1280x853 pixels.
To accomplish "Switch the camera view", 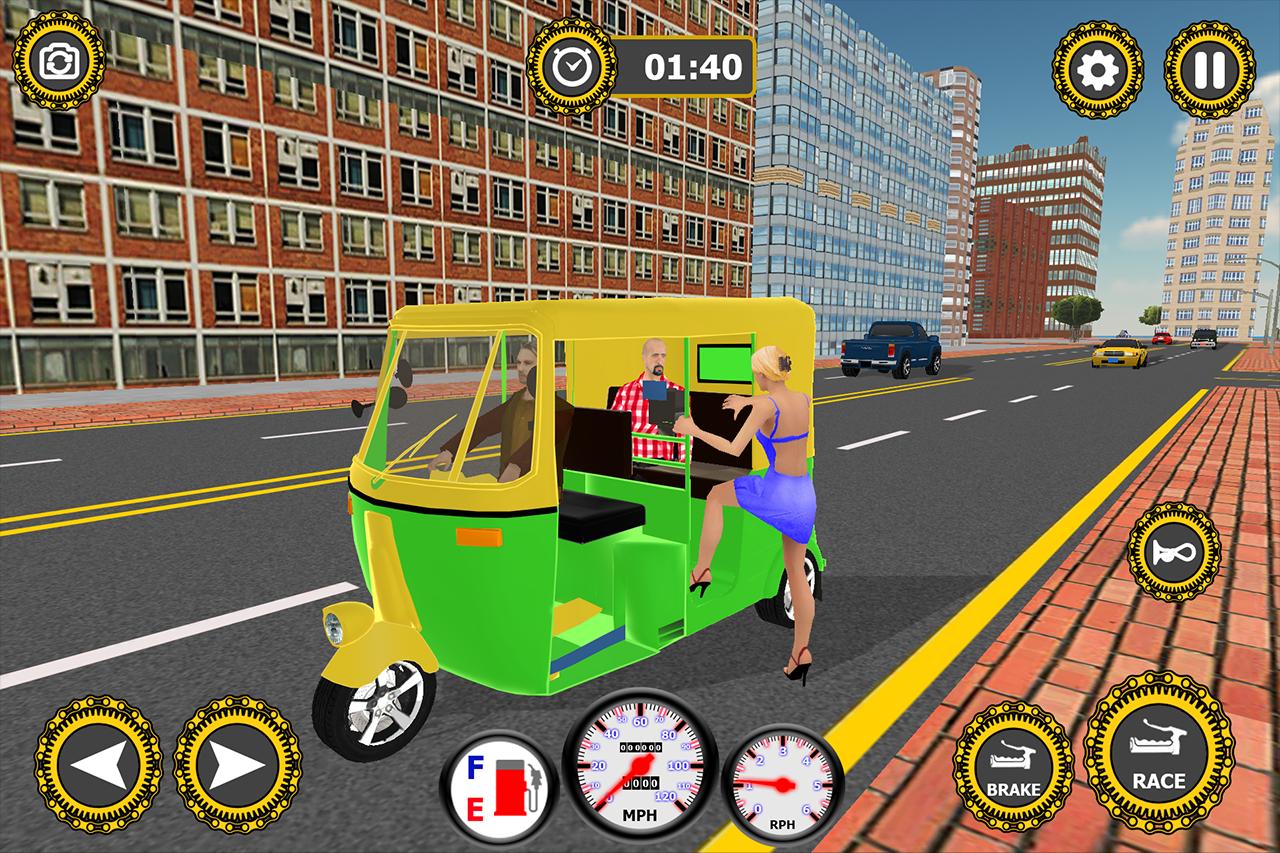I will (x=58, y=60).
